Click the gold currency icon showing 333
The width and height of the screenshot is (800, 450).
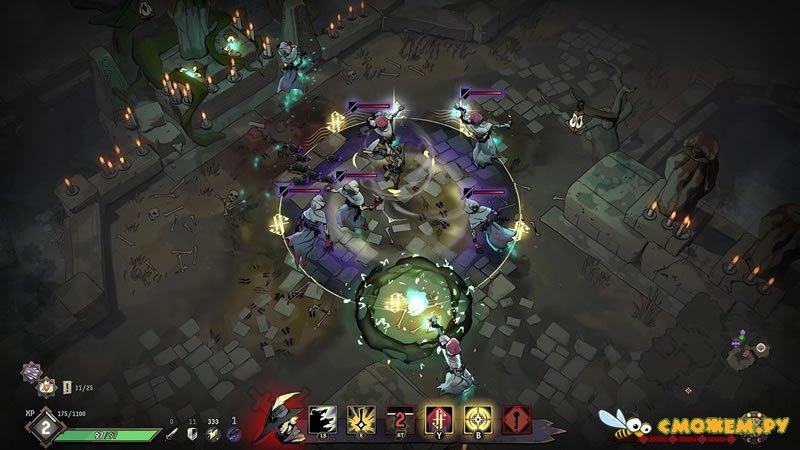(213, 434)
